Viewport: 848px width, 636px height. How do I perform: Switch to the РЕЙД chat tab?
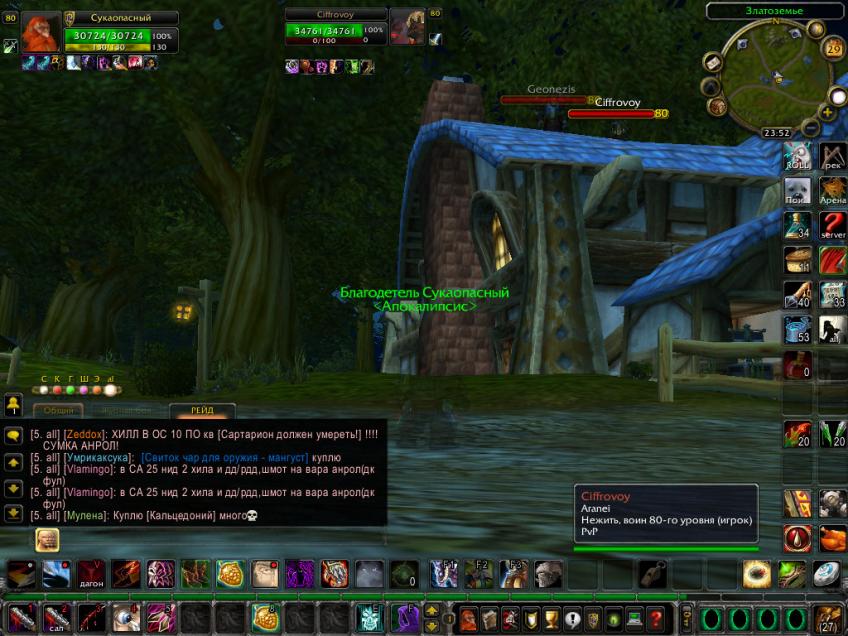202,411
